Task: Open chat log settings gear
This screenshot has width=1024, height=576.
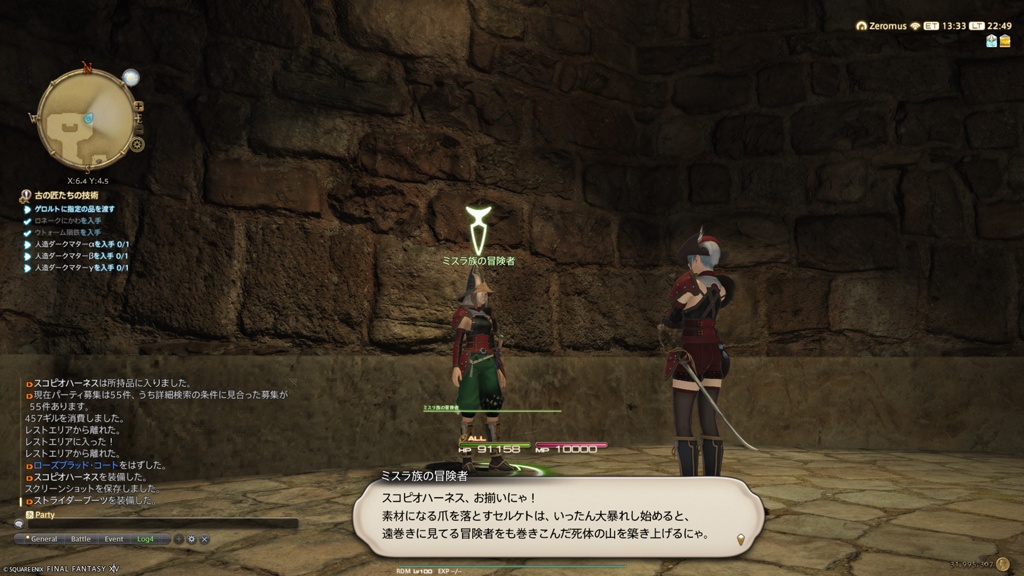Action: click(192, 539)
